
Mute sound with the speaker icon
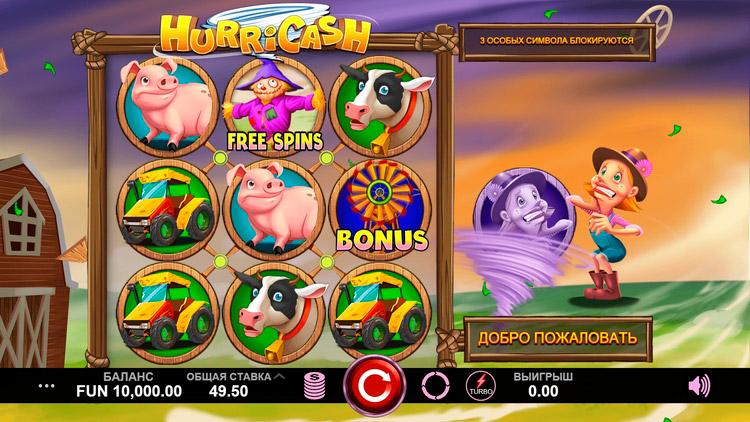click(700, 385)
